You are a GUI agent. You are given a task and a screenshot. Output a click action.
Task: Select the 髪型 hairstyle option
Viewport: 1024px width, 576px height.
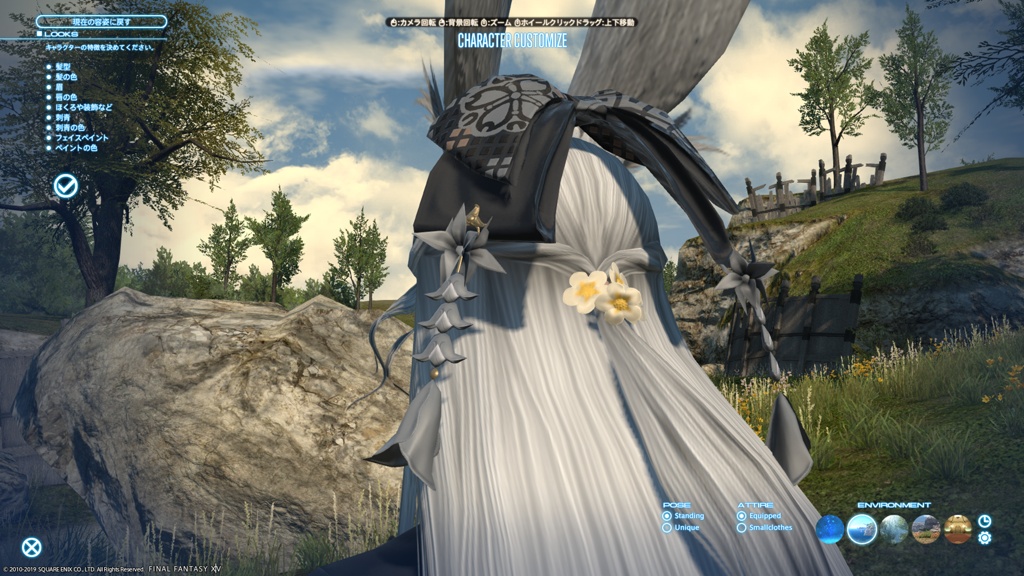[x=62, y=67]
